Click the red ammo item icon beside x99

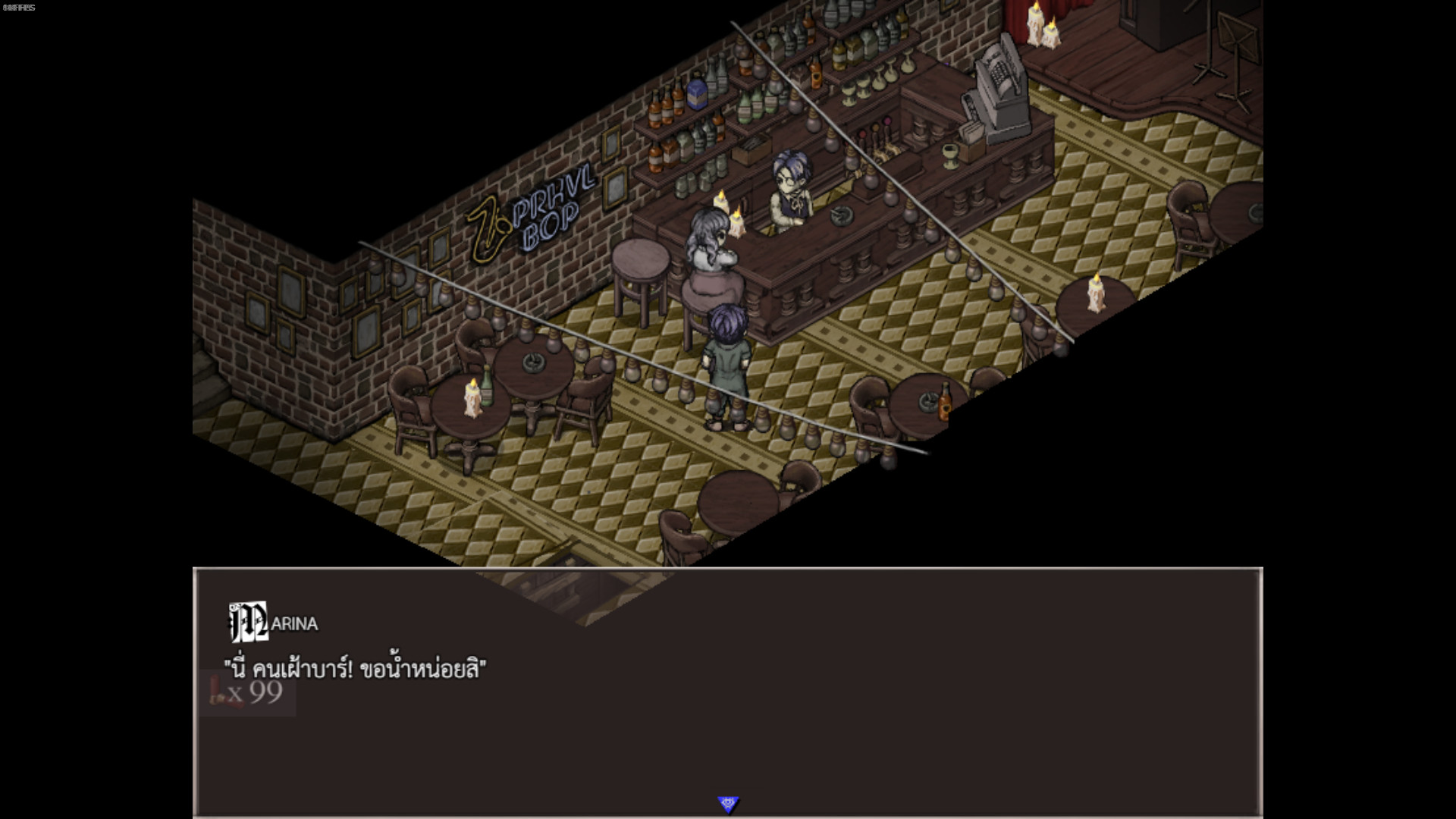pos(216,689)
